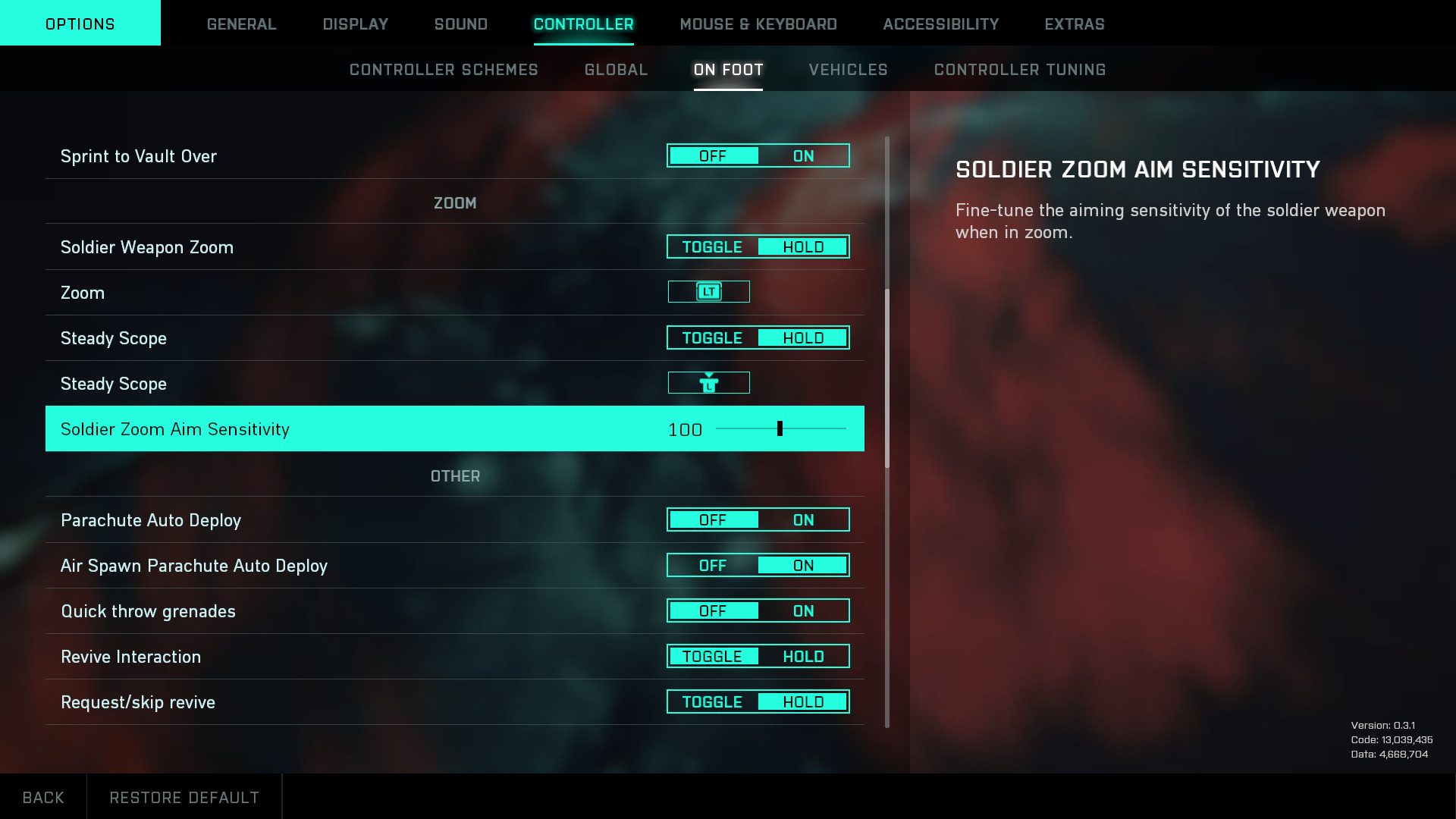Show the Extras tab

pos(1074,24)
